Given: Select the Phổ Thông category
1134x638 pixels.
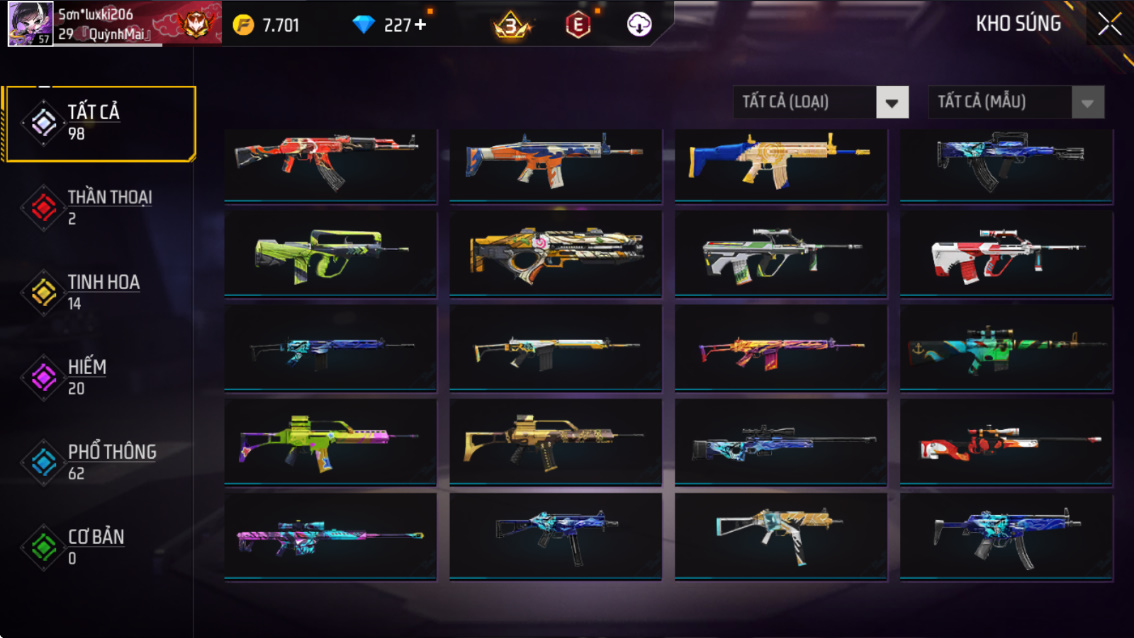Looking at the screenshot, I should pyautogui.click(x=98, y=462).
